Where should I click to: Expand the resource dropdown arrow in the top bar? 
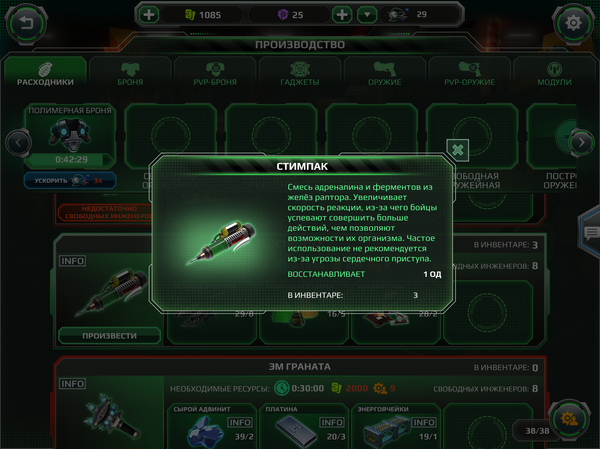click(368, 15)
